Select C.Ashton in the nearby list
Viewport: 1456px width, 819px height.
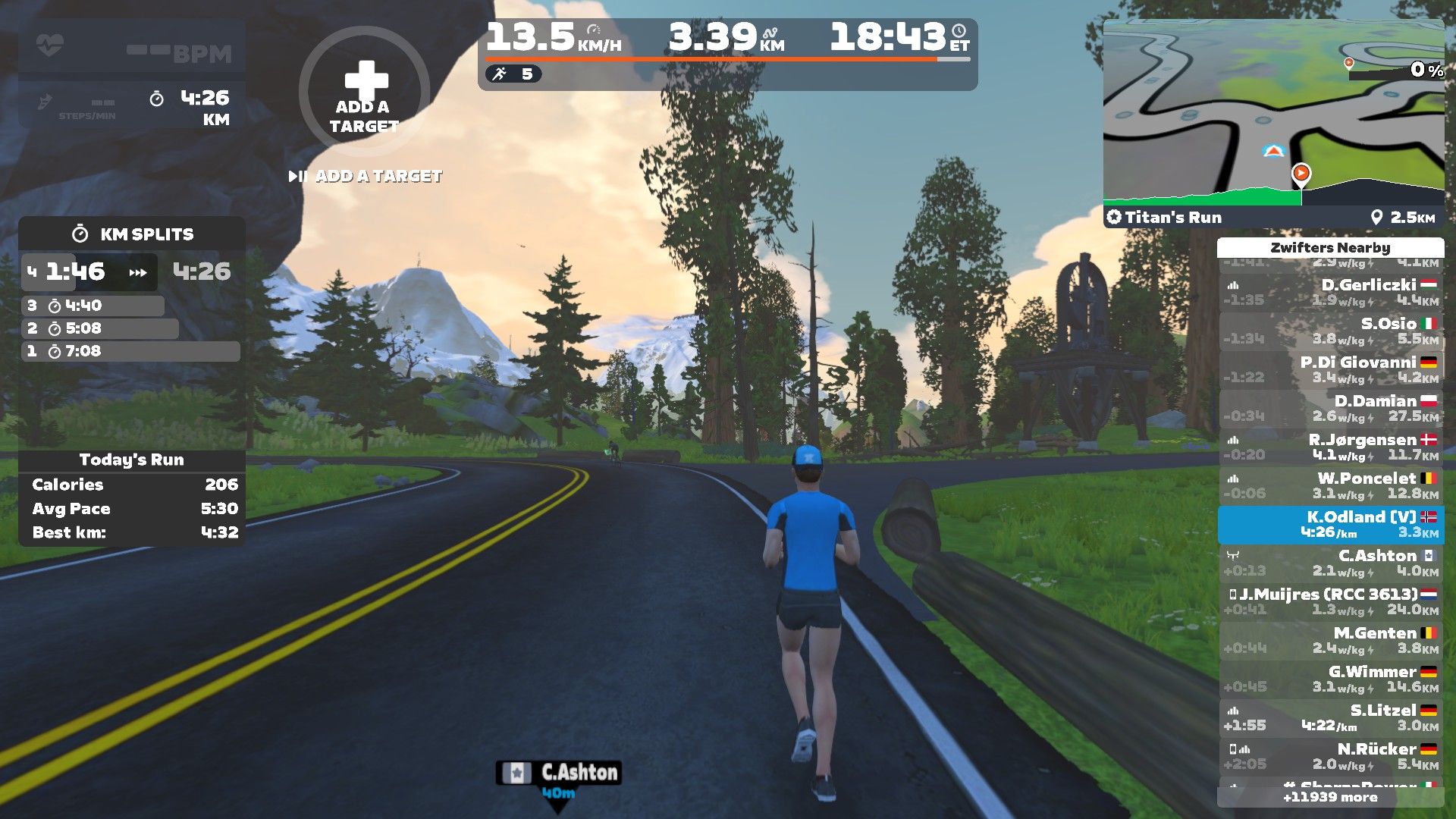coord(1331,563)
